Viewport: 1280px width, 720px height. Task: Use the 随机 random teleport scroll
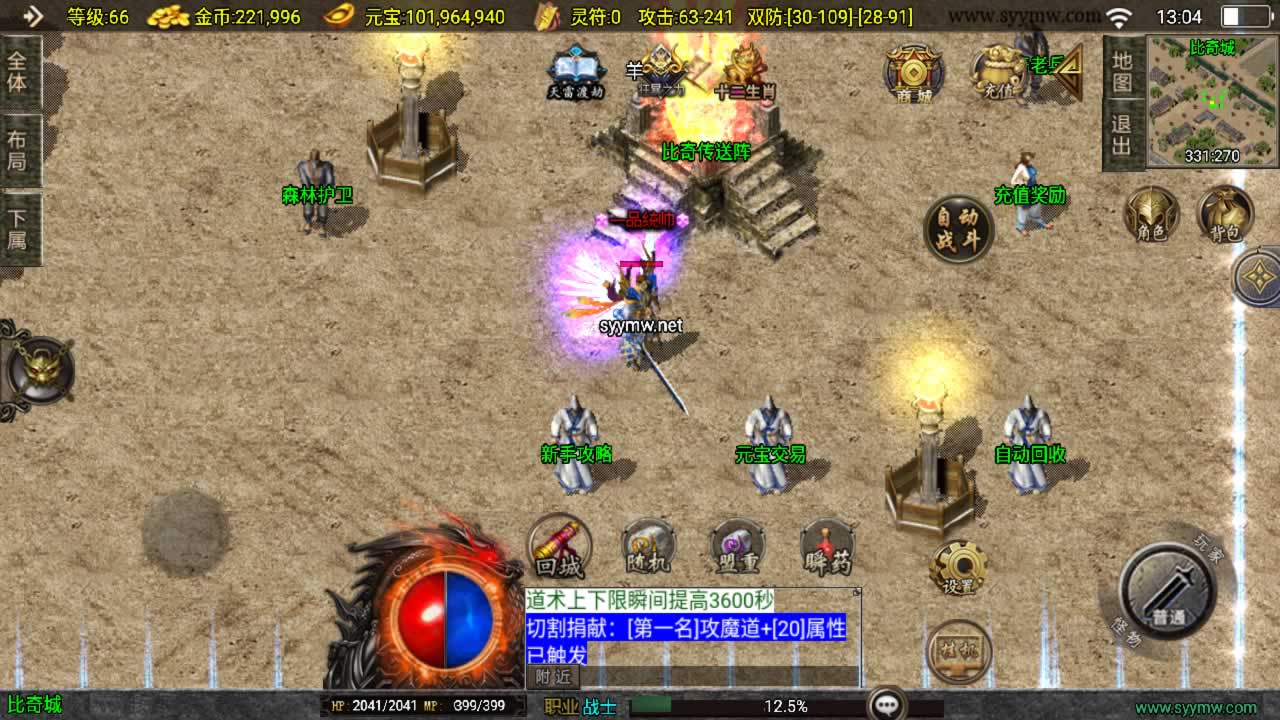[x=648, y=547]
